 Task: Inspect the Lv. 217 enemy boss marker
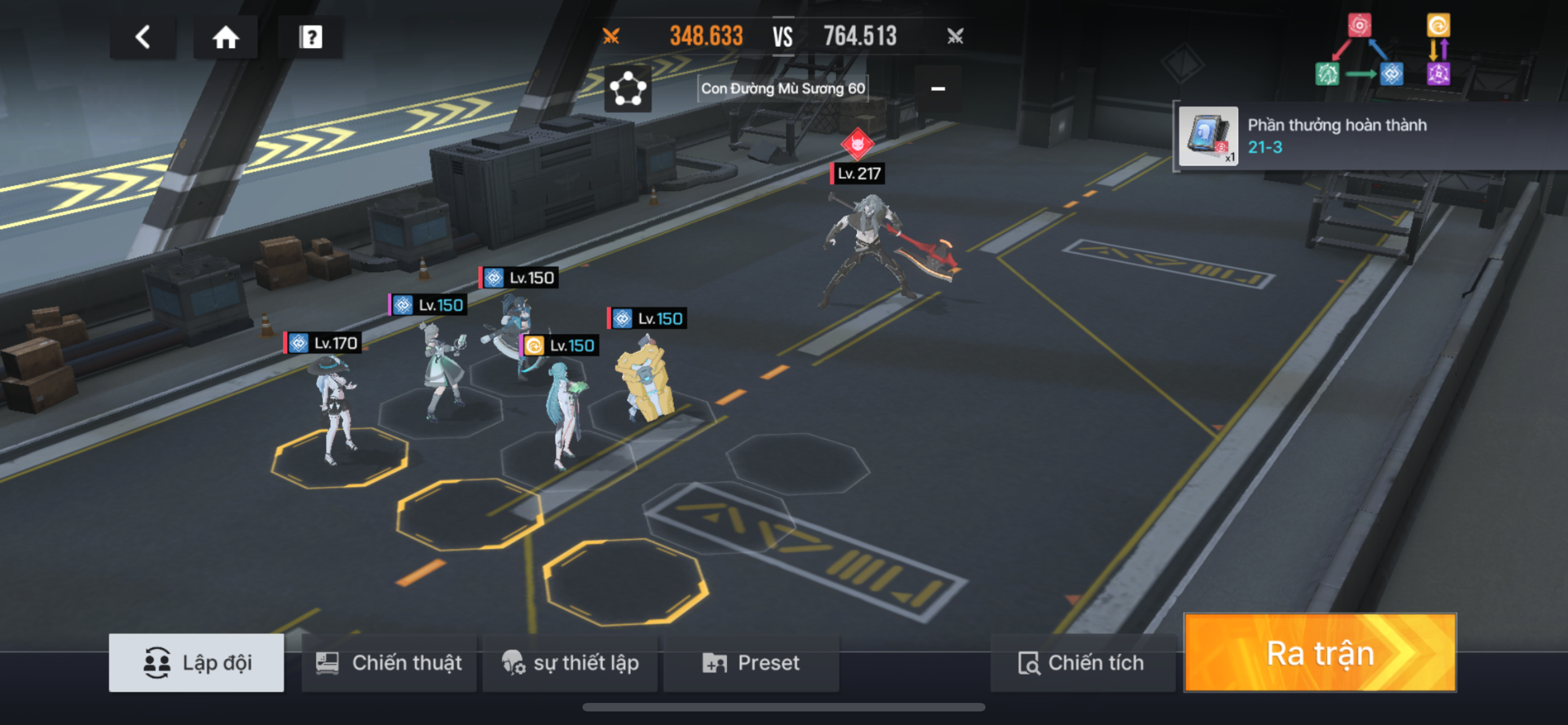point(857,145)
